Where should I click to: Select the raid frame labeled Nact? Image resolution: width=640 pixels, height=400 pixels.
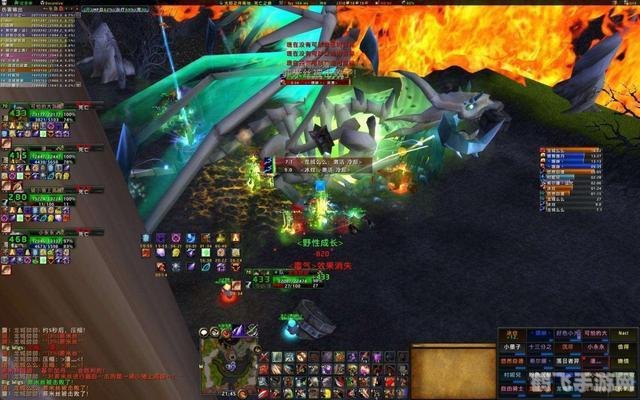tap(621, 334)
